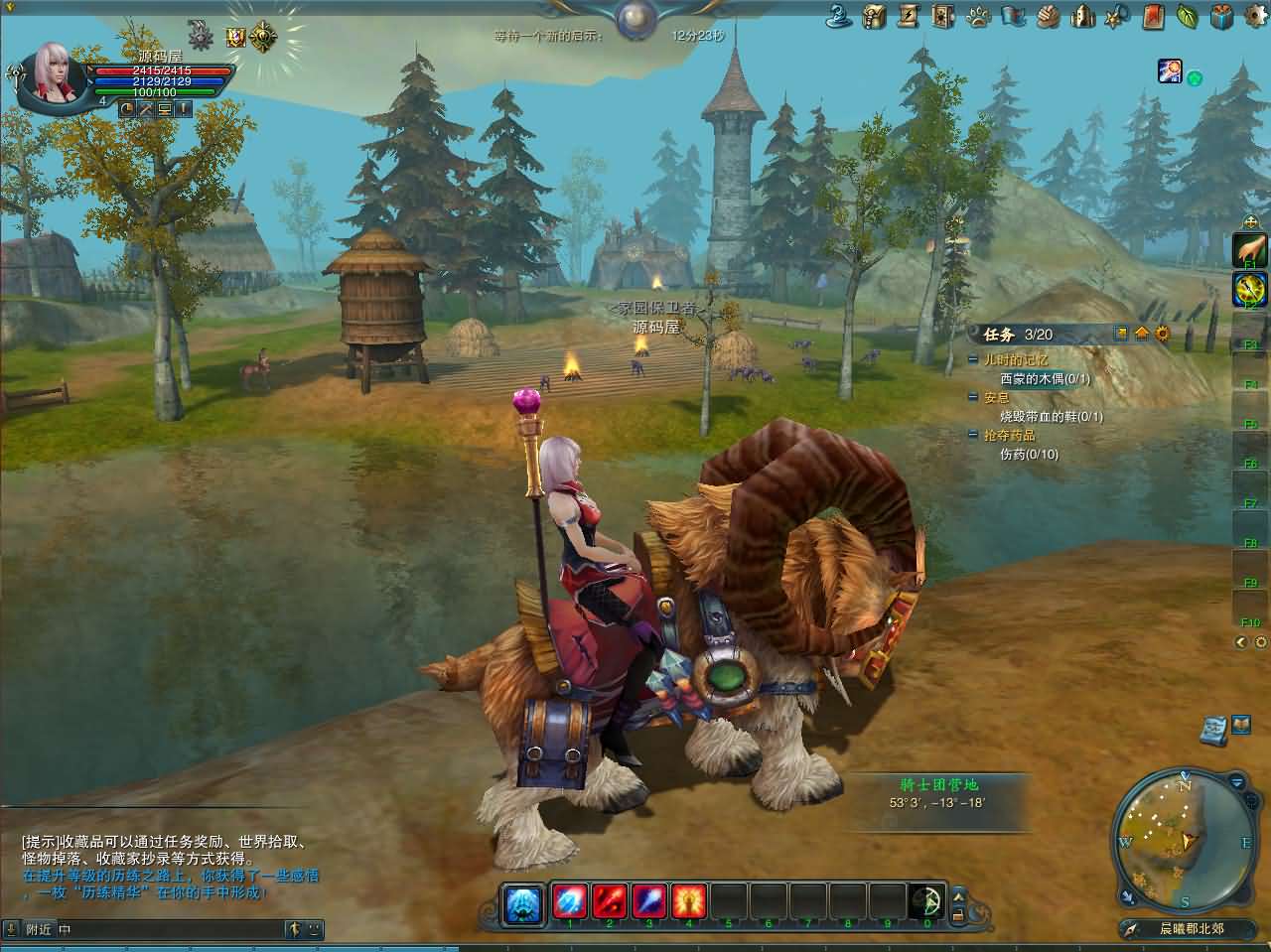Viewport: 1271px width, 952px height.
Task: Click the minimap
Action: pos(1184,839)
